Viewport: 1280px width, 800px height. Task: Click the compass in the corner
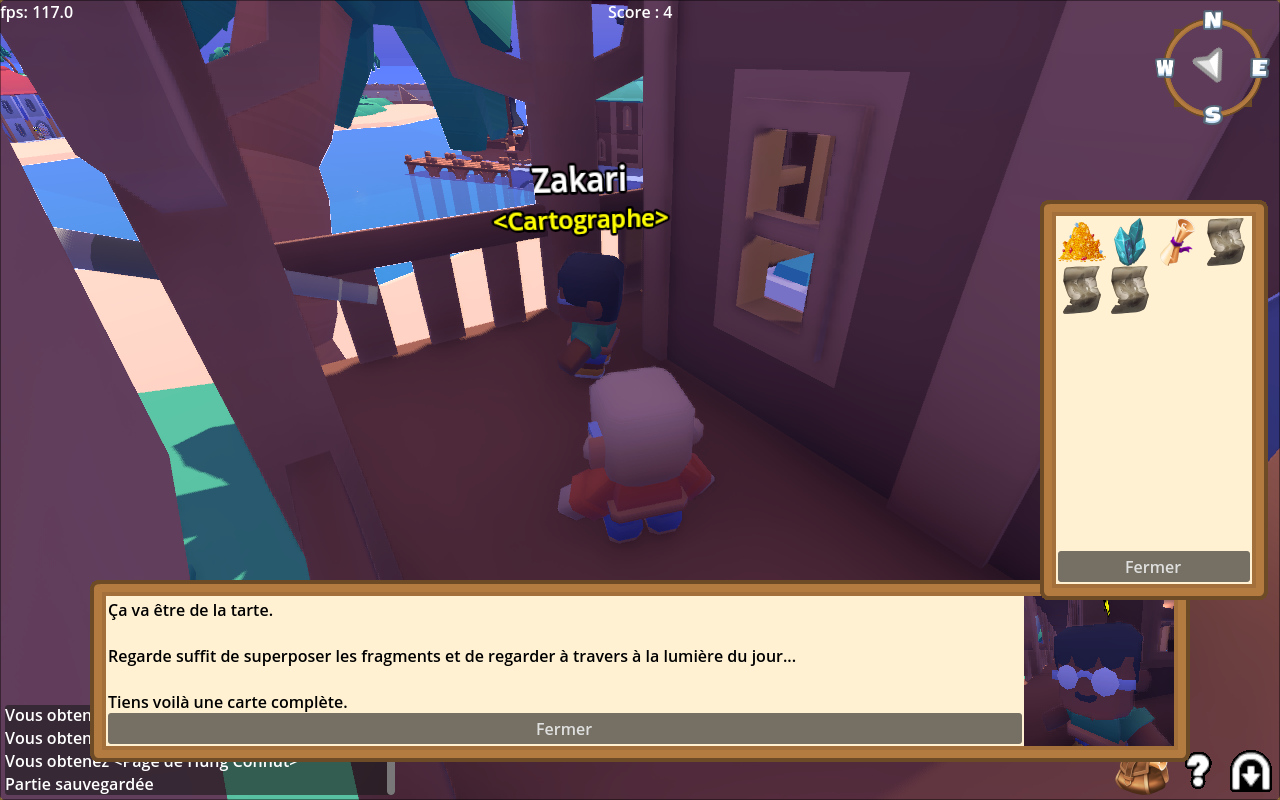click(x=1212, y=67)
